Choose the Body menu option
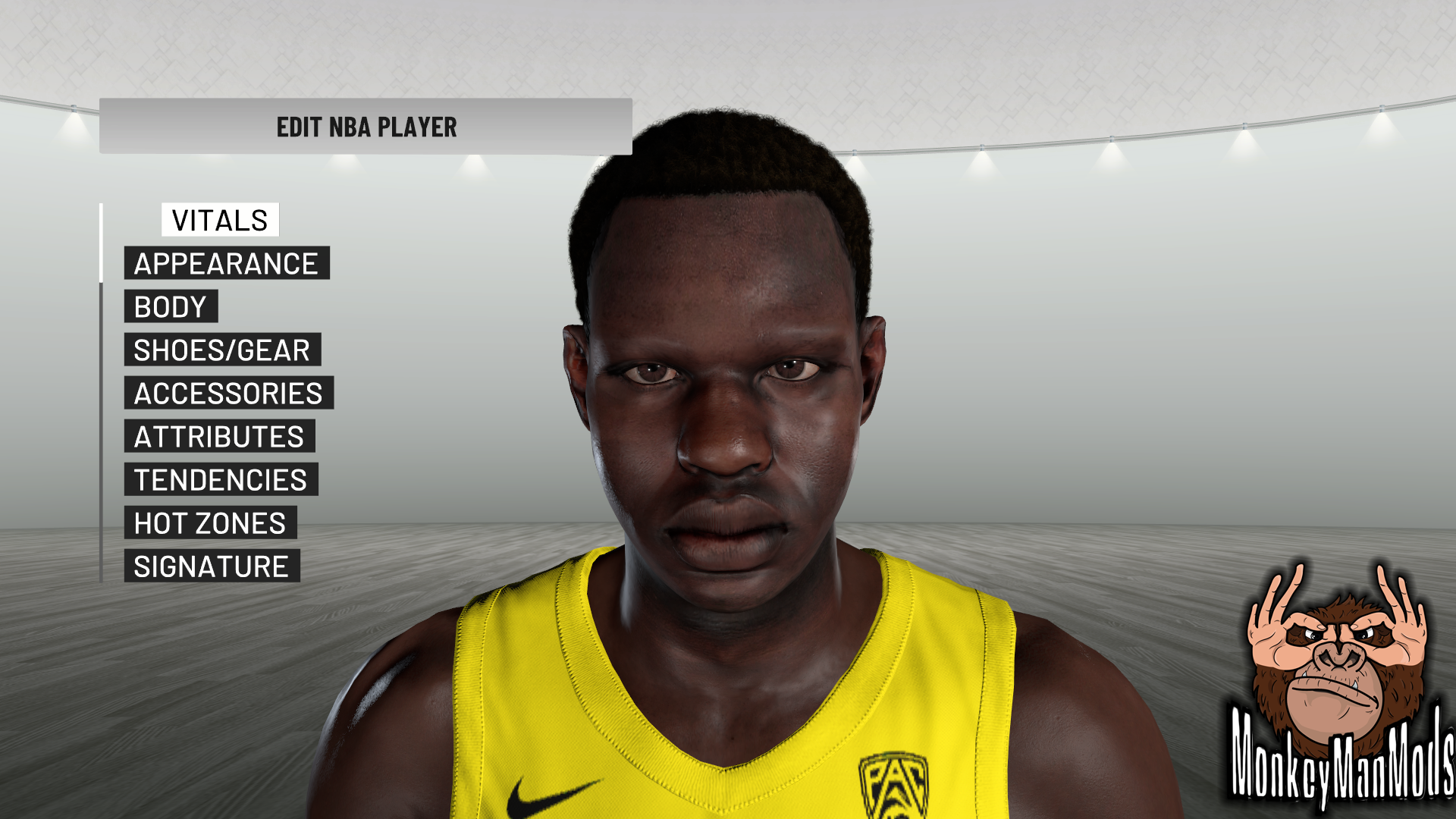The height and width of the screenshot is (819, 1456). pyautogui.click(x=171, y=306)
